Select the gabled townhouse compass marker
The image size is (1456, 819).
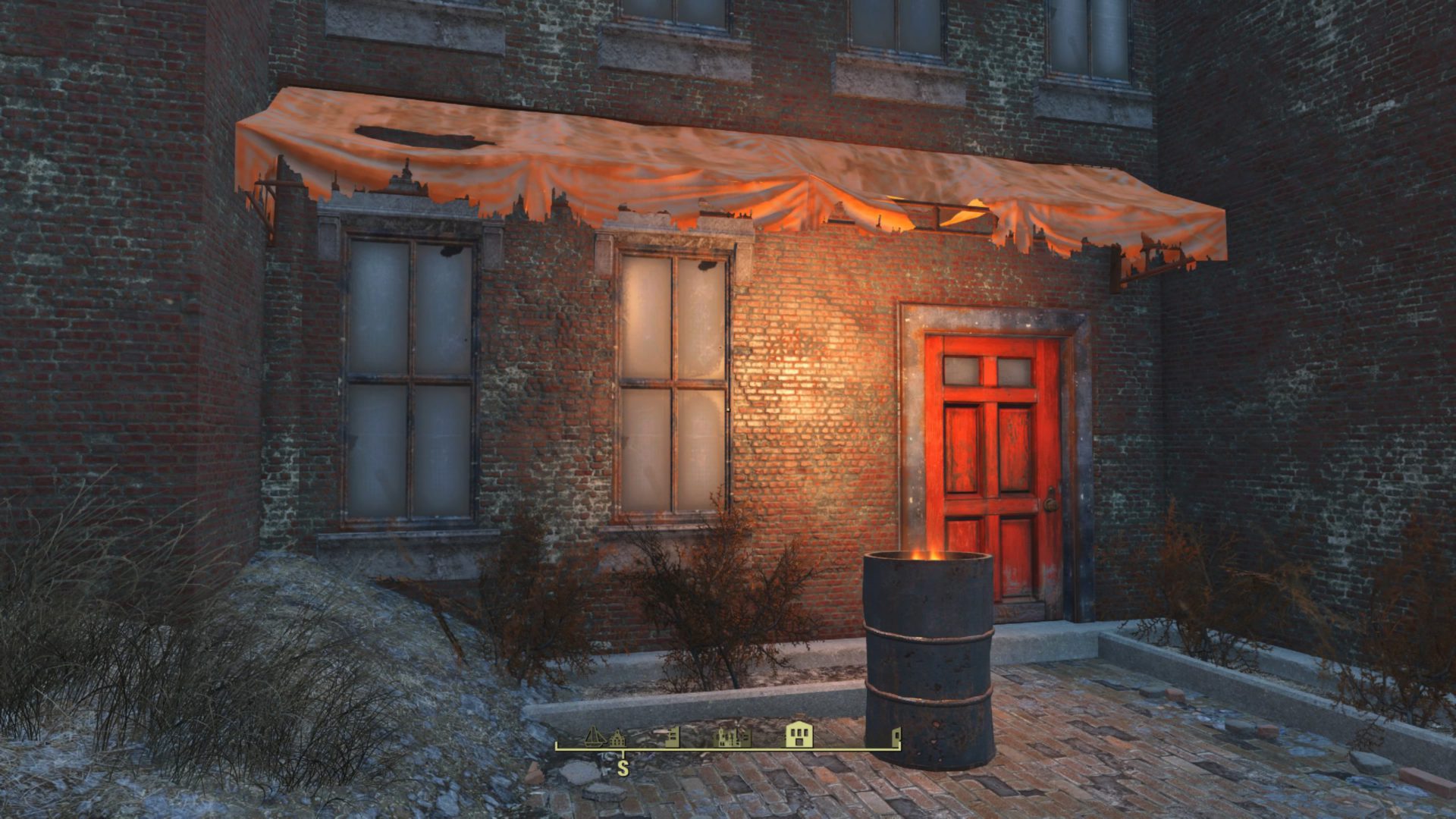pyautogui.click(x=617, y=738)
